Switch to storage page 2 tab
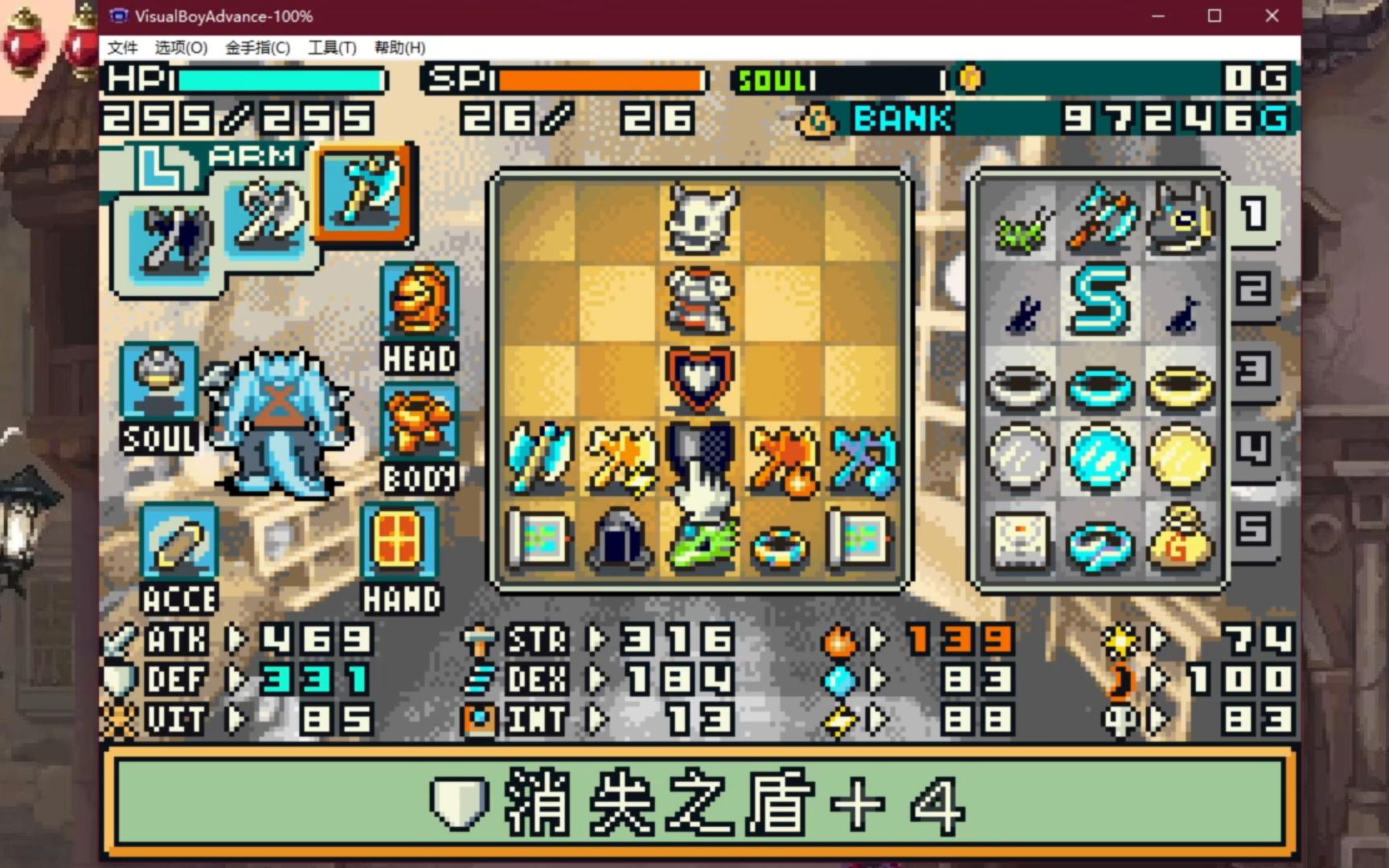1389x868 pixels. click(1254, 289)
